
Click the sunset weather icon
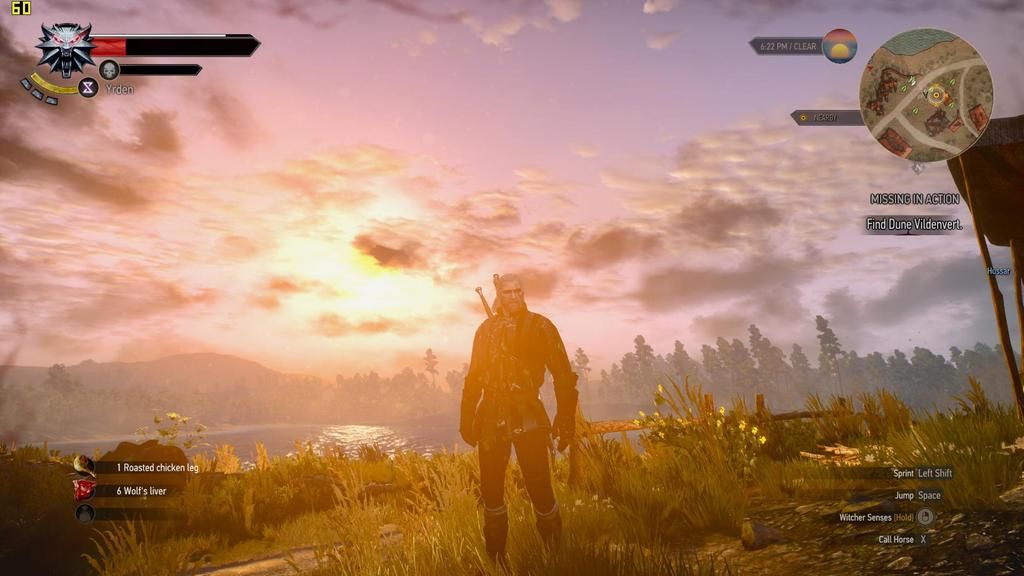839,46
